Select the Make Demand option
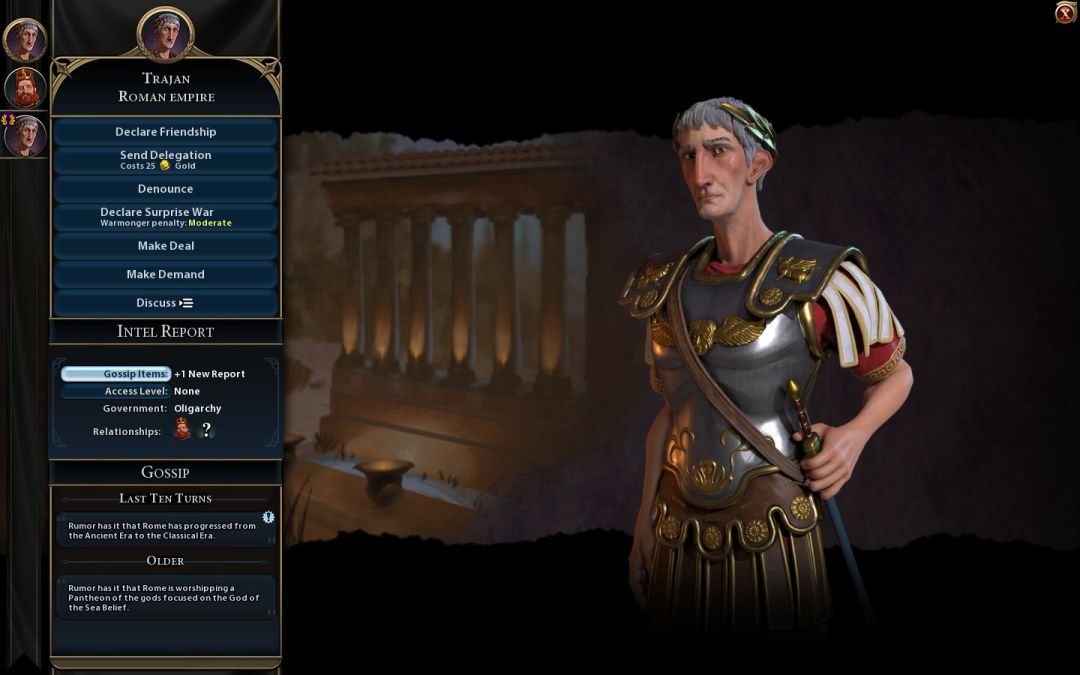Image resolution: width=1080 pixels, height=675 pixels. [x=165, y=274]
